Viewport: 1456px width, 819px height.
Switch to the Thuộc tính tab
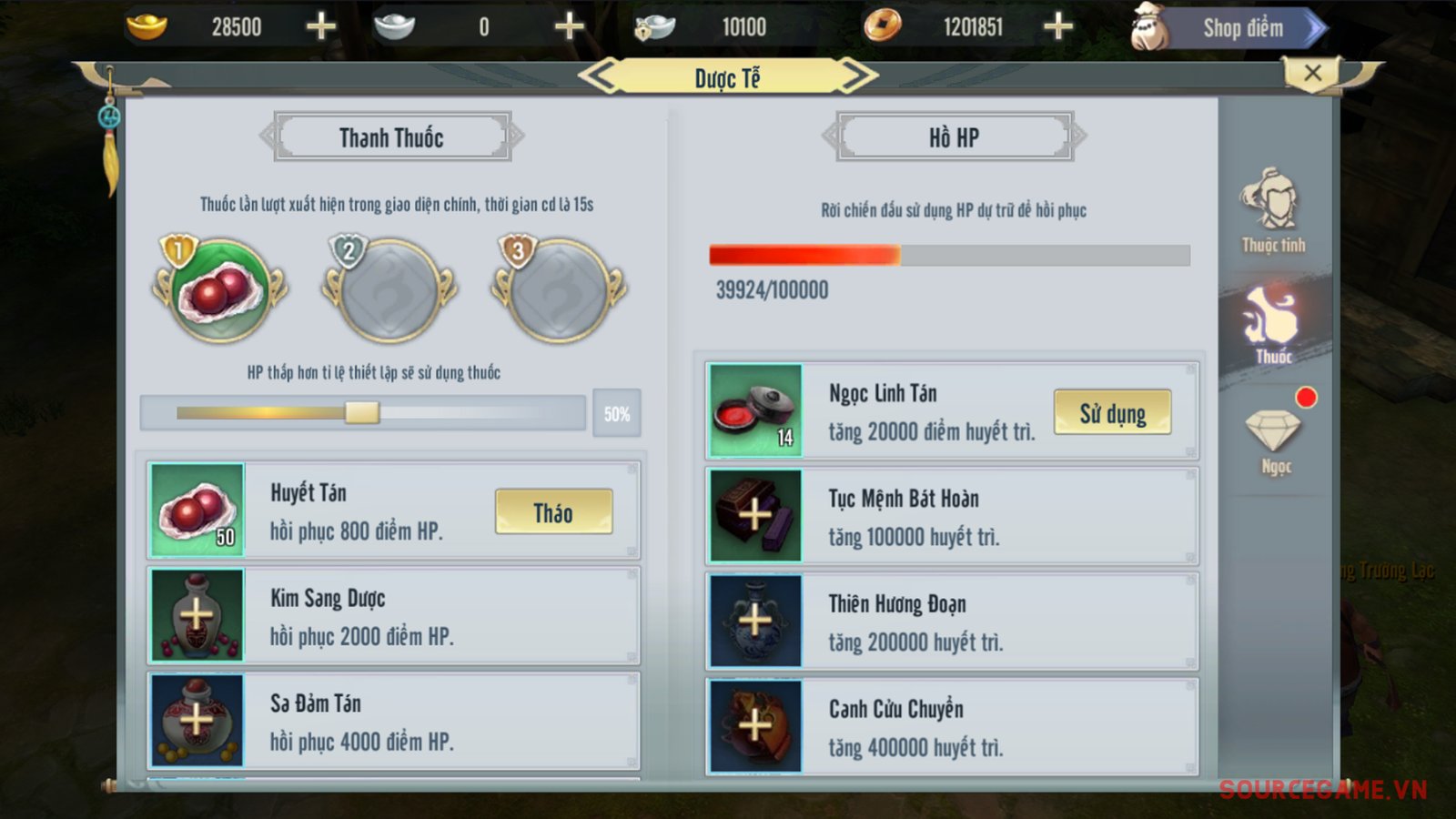[x=1273, y=210]
